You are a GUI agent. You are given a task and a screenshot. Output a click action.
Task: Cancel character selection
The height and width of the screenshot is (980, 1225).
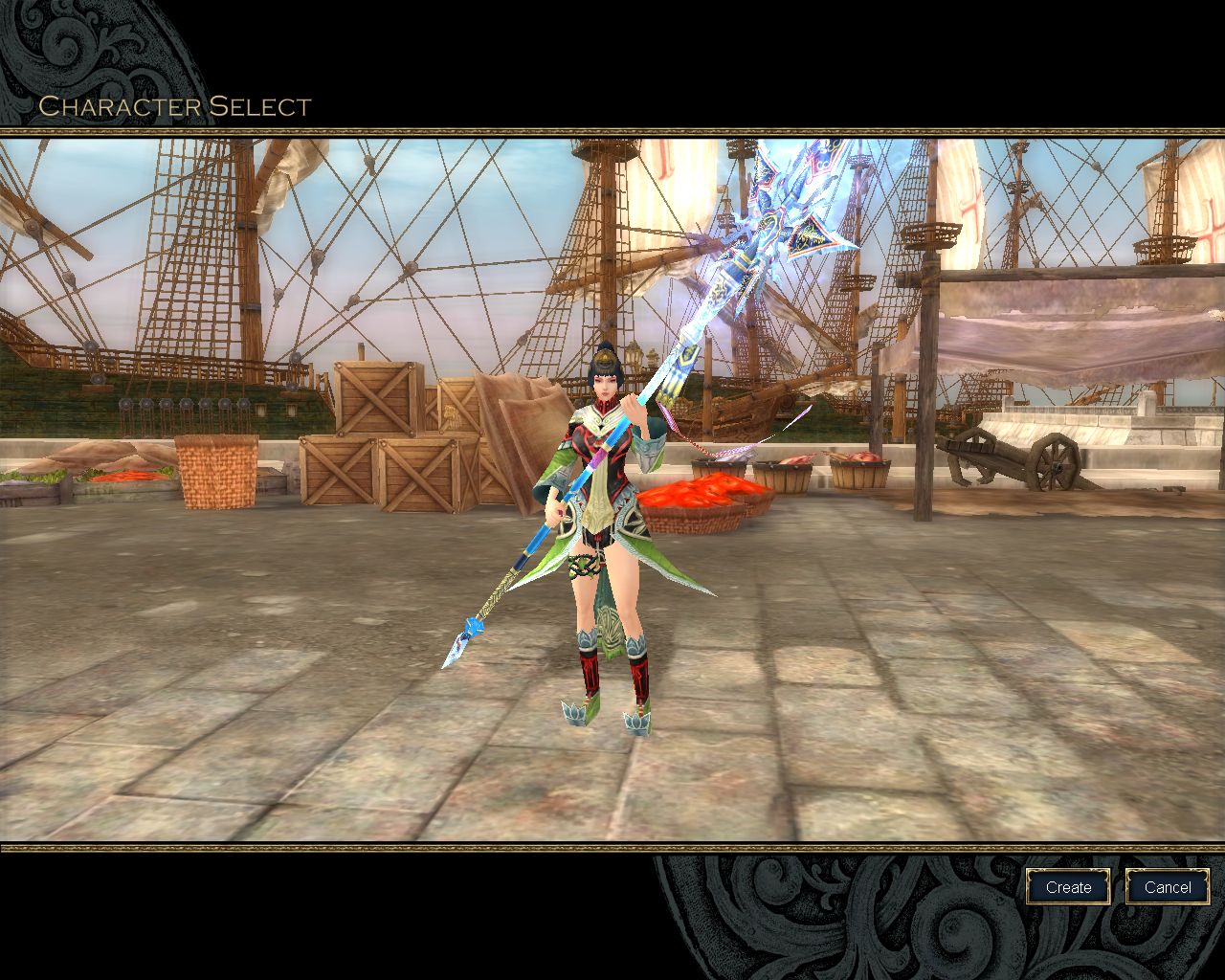coord(1168,887)
